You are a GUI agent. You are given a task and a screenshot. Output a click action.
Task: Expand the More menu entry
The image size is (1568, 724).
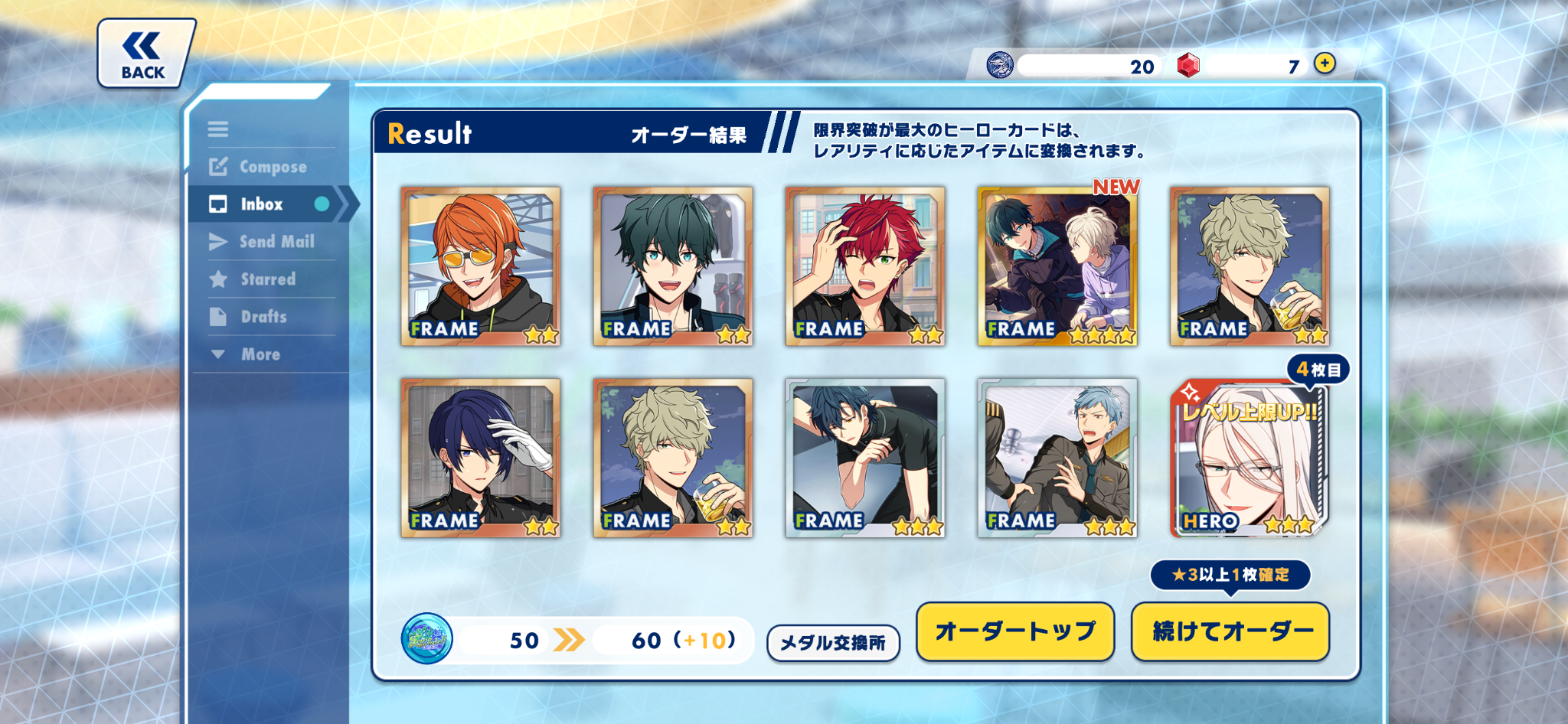click(260, 354)
